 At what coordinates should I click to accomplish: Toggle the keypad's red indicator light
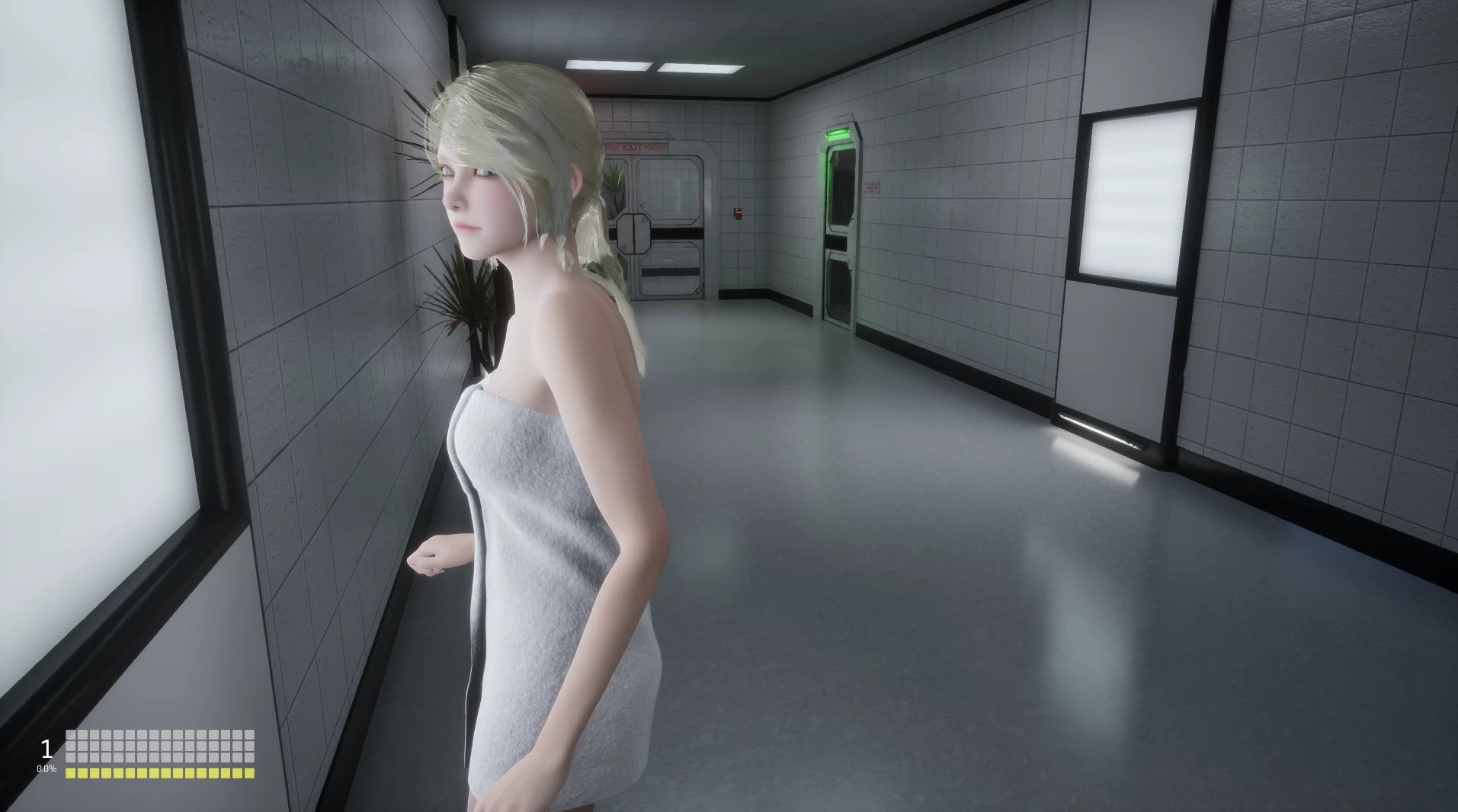(738, 211)
